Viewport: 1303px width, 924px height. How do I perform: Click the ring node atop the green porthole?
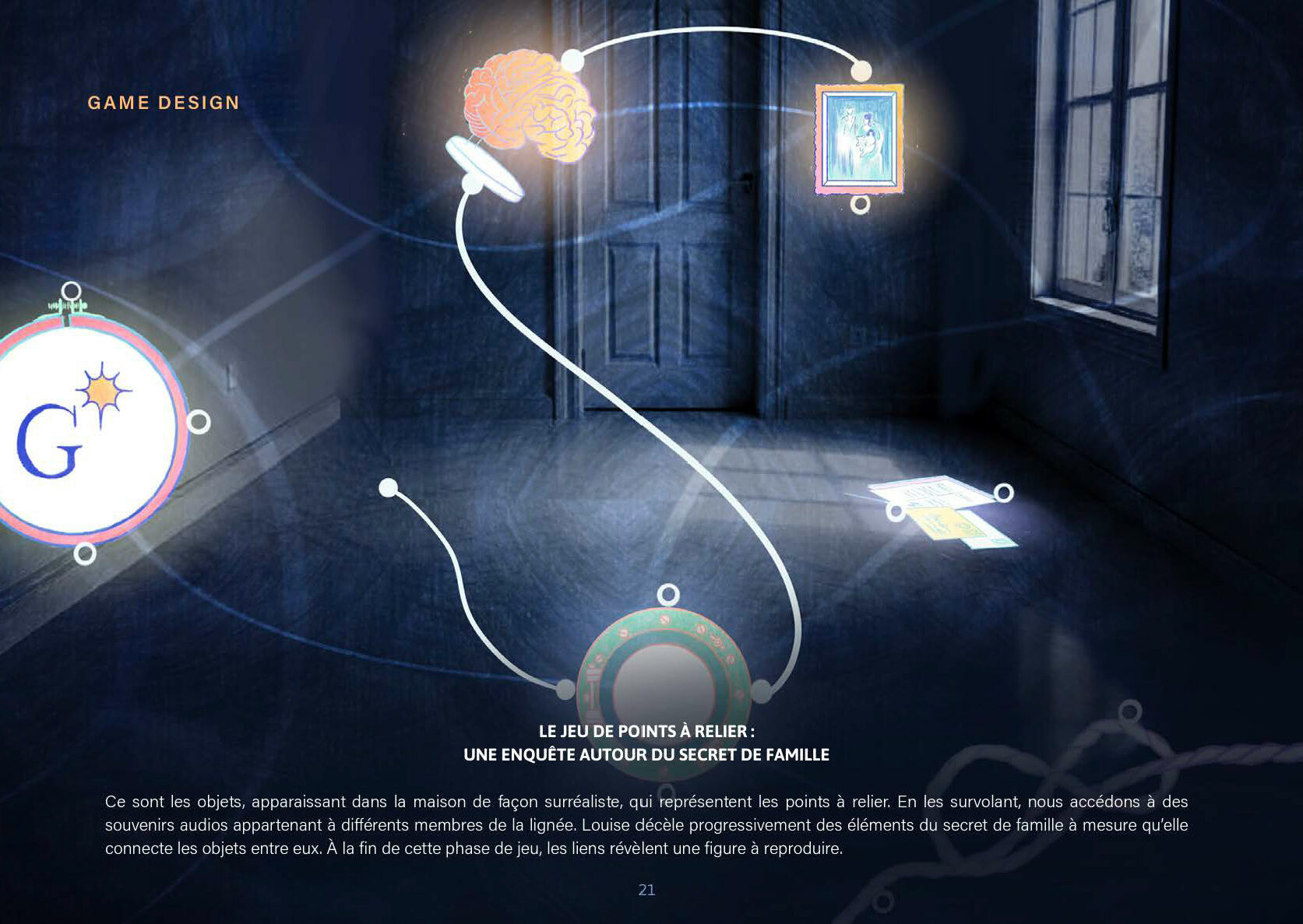pyautogui.click(x=667, y=596)
